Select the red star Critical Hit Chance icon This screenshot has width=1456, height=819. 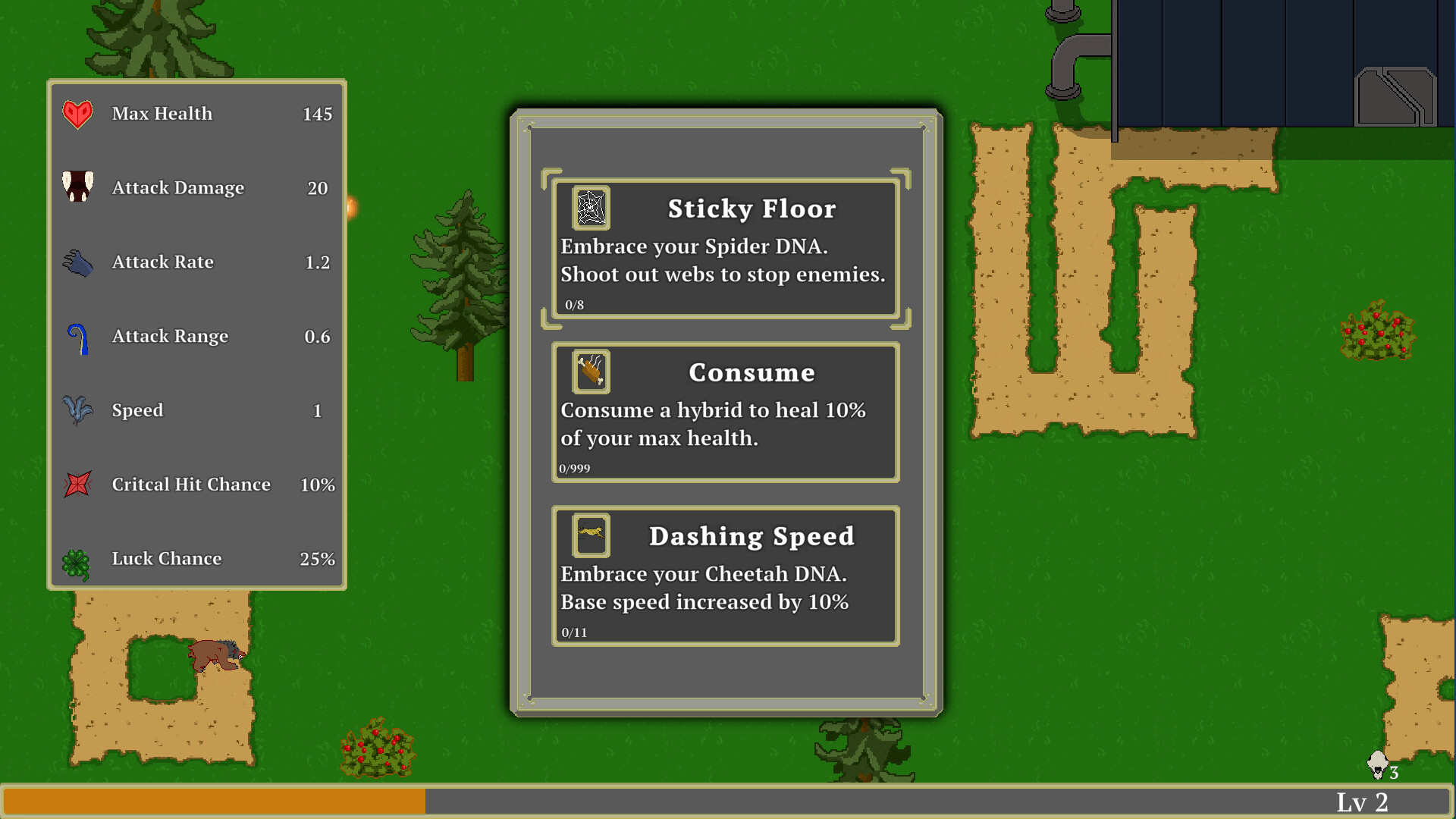[x=77, y=484]
